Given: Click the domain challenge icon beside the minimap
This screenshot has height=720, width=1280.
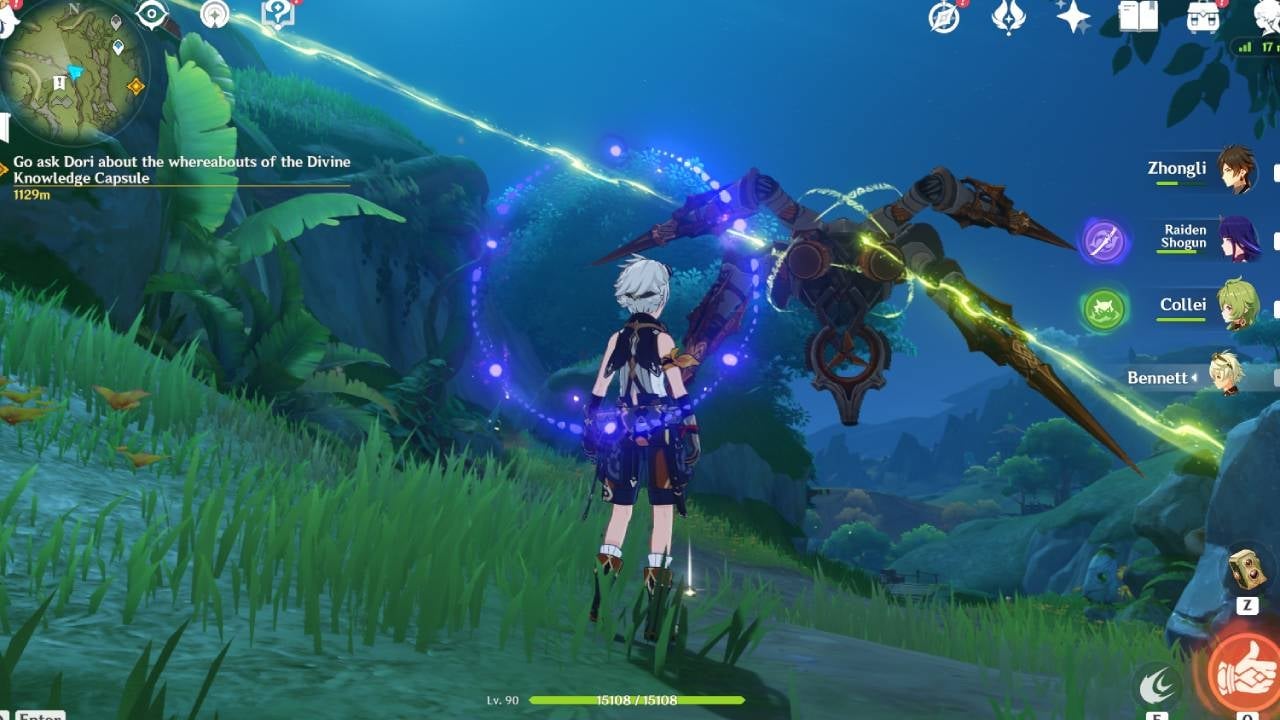Looking at the screenshot, I should coord(215,14).
